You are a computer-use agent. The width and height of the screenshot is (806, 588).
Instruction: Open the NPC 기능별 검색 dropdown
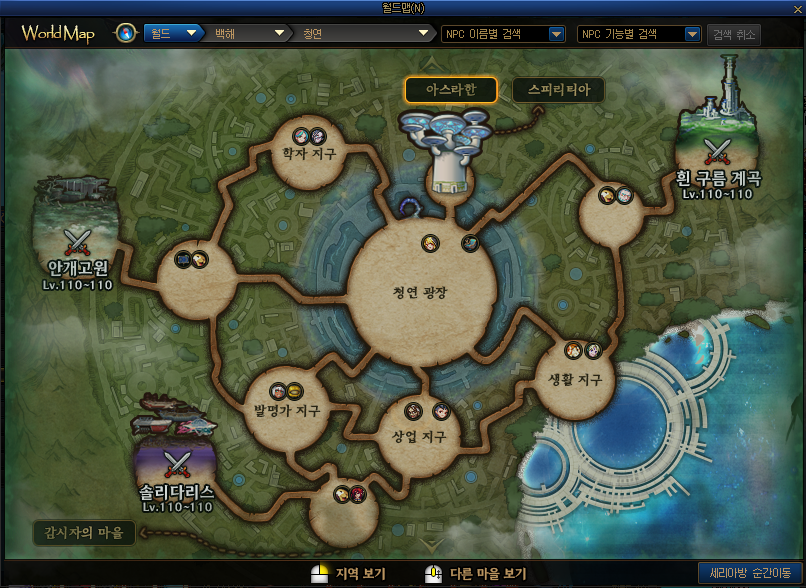(640, 34)
